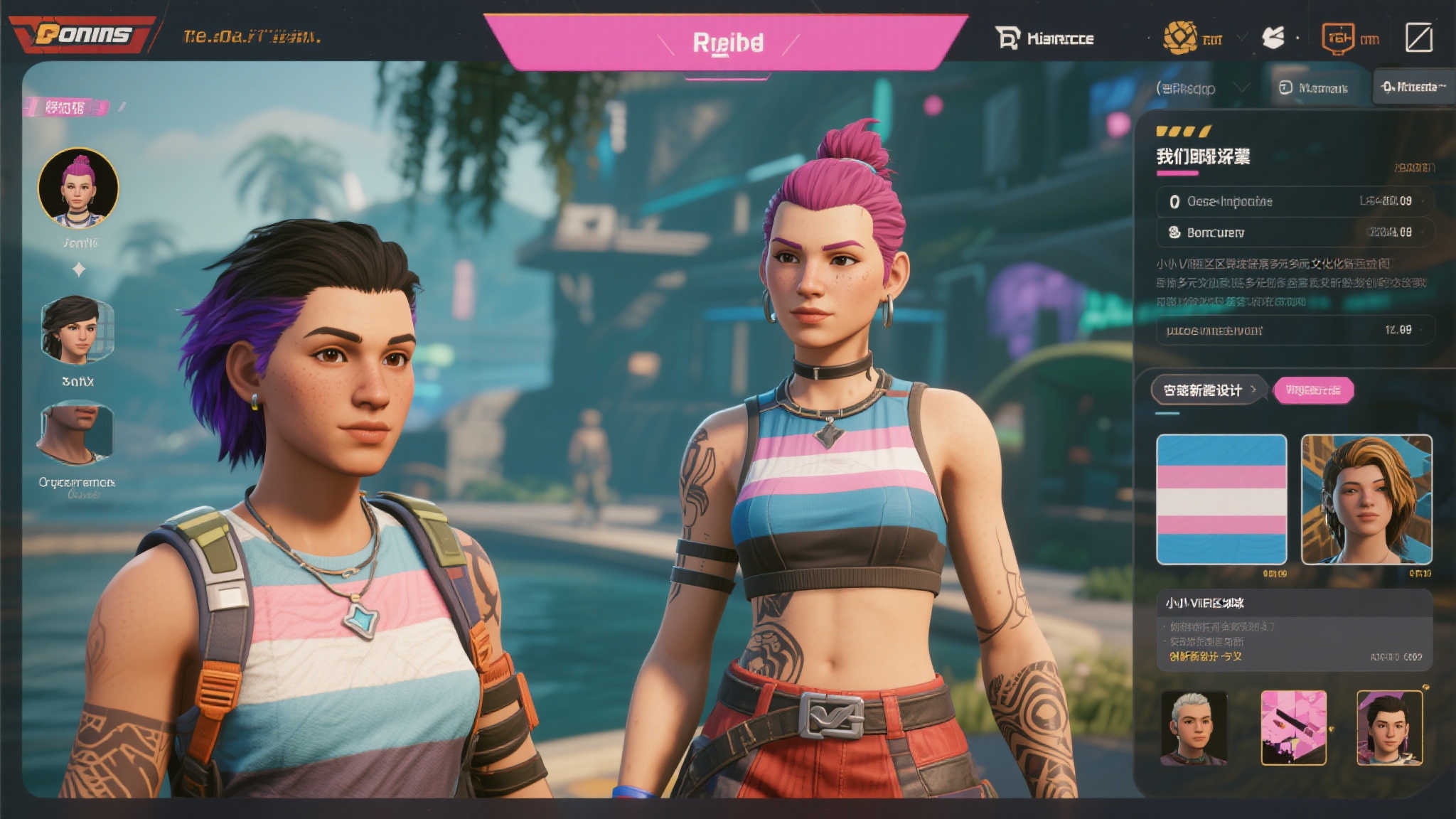Open the Hiarrcce shop cart

click(1044, 38)
